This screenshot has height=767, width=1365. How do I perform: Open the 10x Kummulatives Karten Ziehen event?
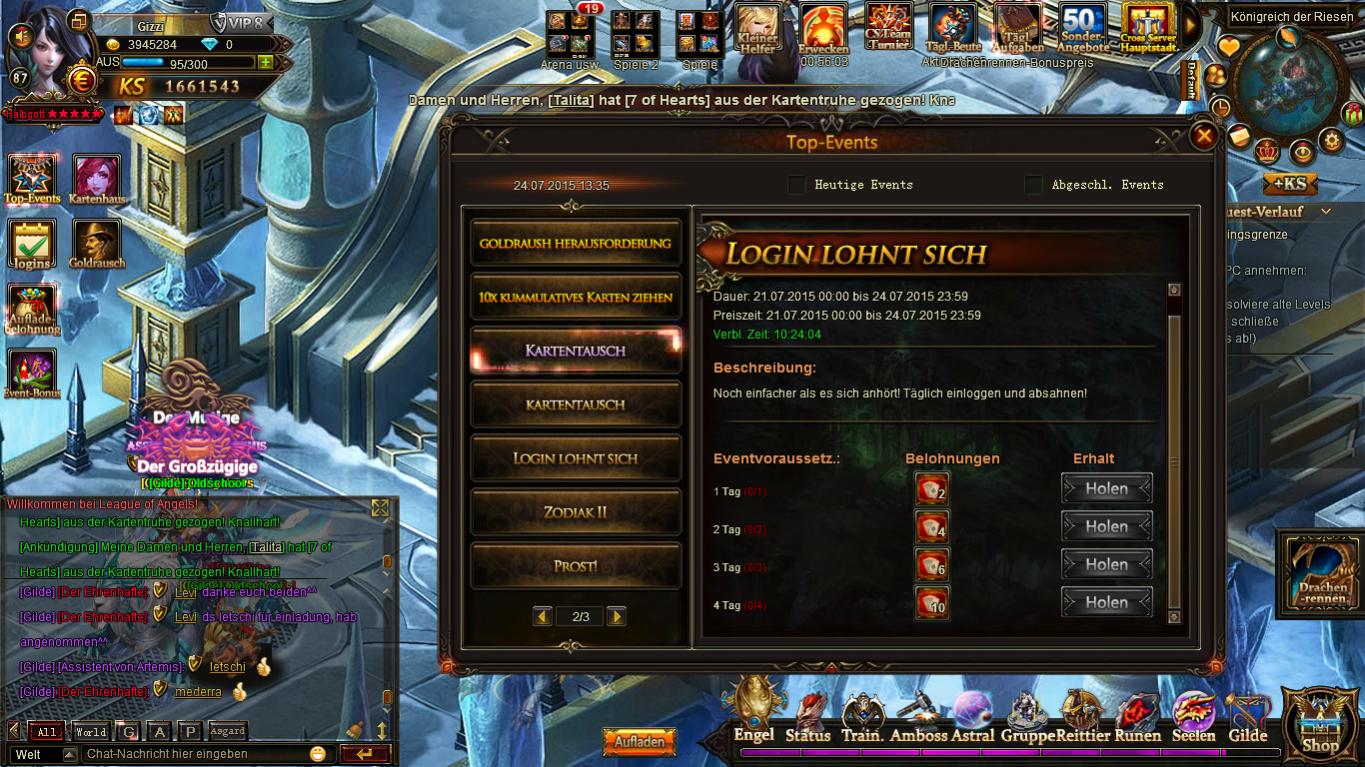coord(575,297)
